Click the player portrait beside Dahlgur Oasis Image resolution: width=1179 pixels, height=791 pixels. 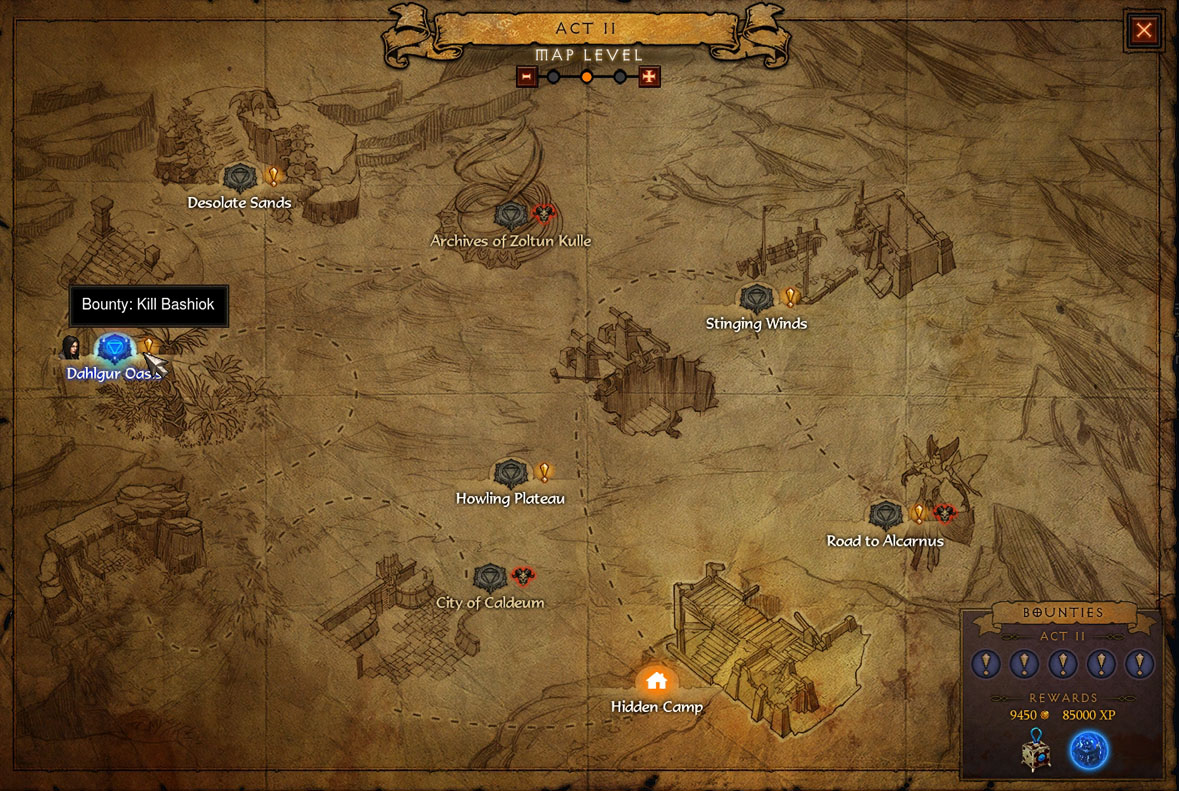(71, 347)
